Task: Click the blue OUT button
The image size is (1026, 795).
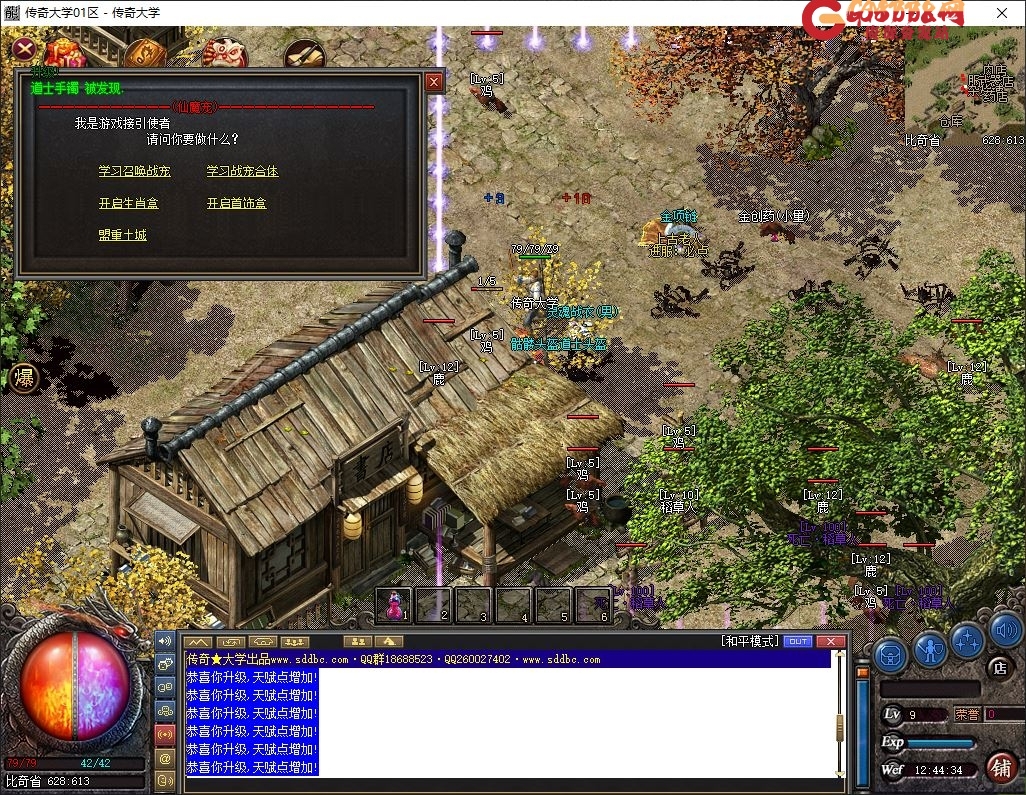Action: pyautogui.click(x=798, y=641)
